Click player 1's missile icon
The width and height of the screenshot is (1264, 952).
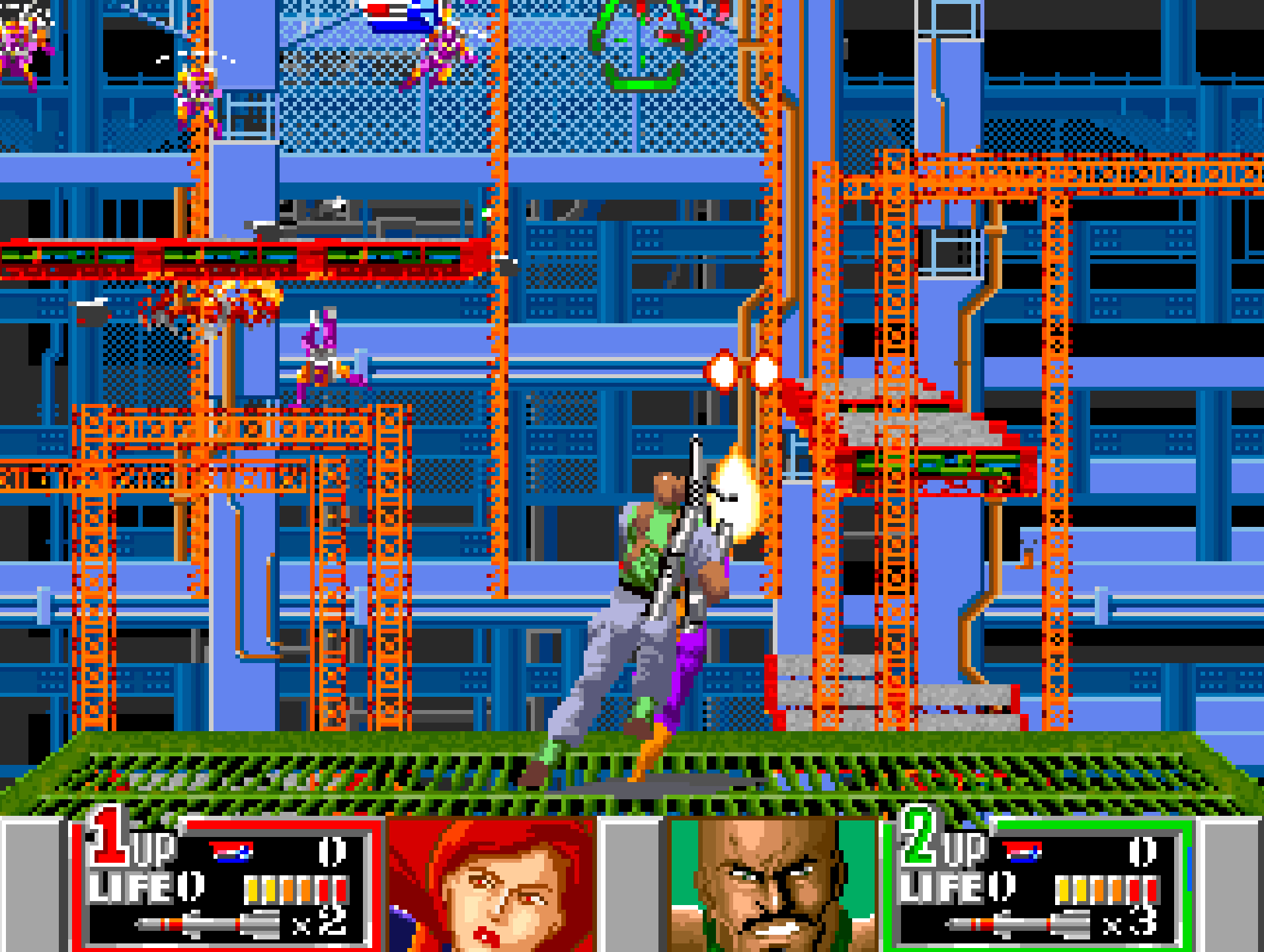[x=208, y=924]
